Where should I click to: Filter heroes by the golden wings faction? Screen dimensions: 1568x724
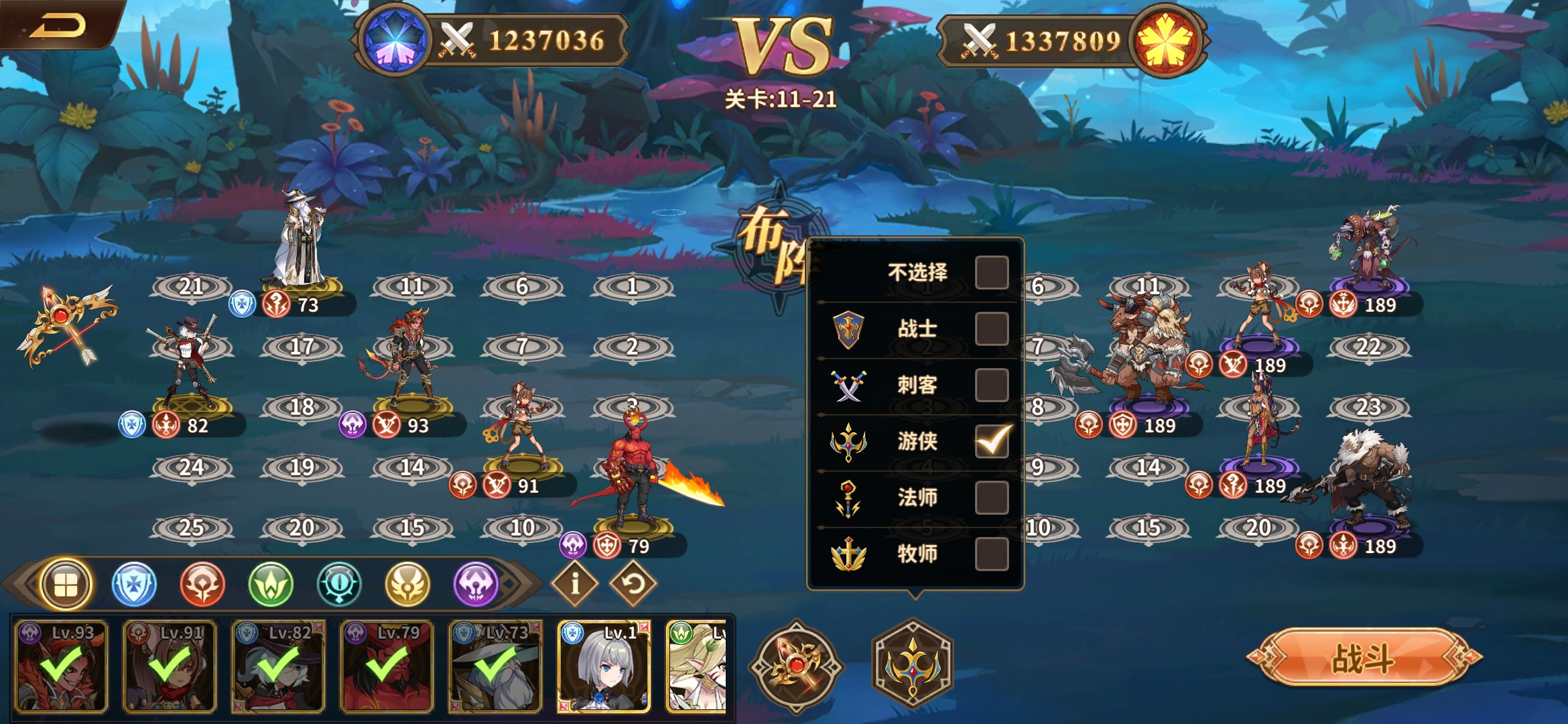[x=407, y=585]
